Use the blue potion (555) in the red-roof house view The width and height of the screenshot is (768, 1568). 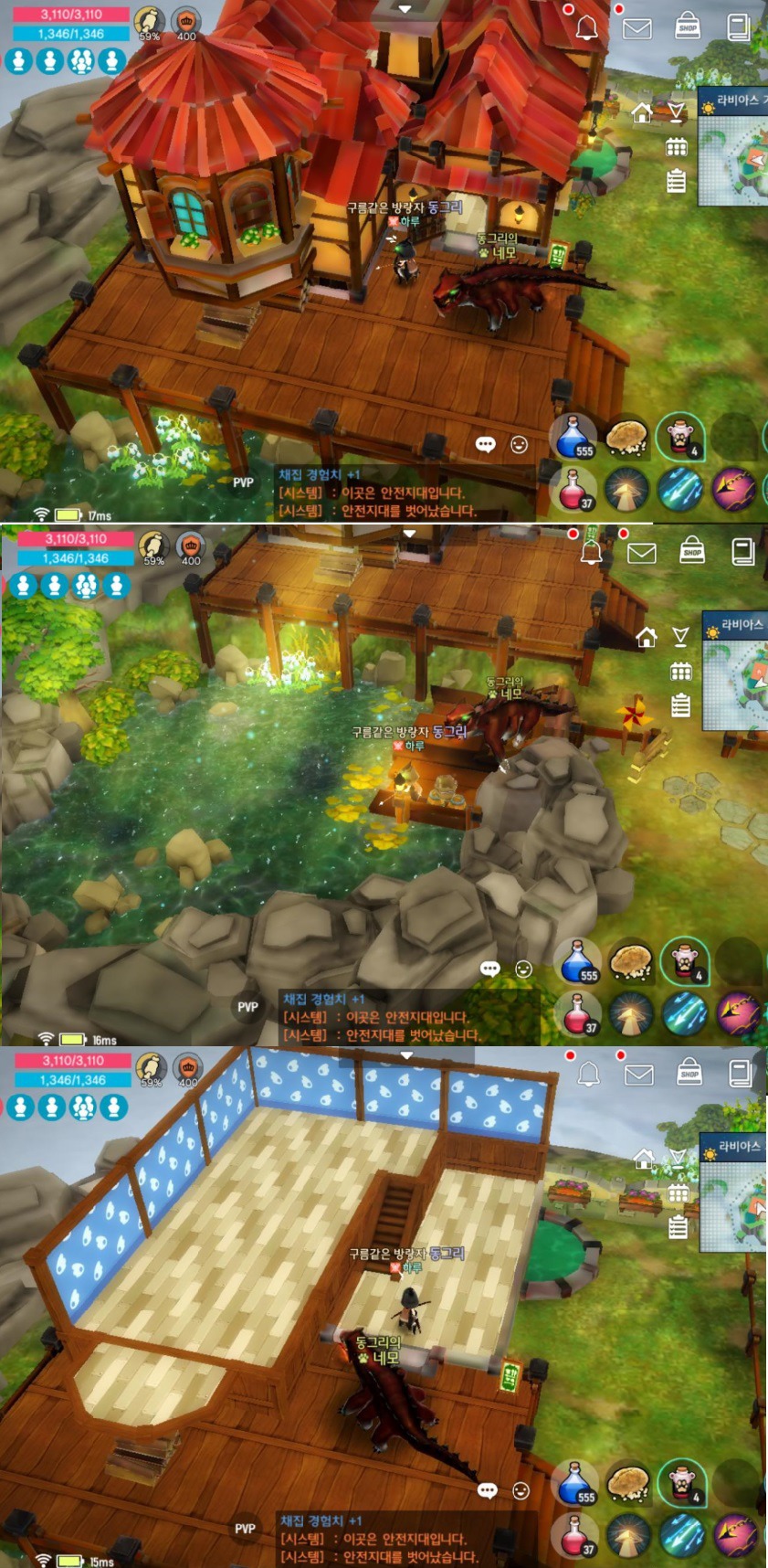pyautogui.click(x=574, y=438)
